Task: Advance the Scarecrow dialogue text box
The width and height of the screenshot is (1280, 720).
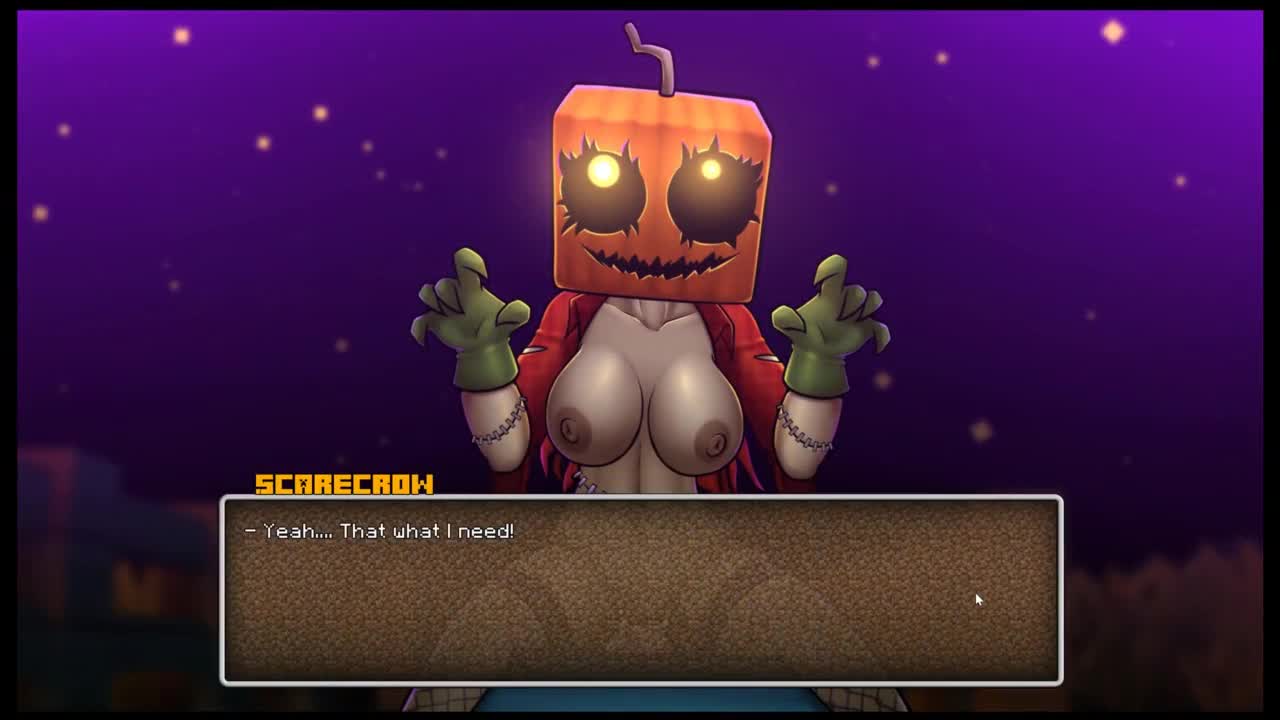Action: pyautogui.click(x=641, y=590)
